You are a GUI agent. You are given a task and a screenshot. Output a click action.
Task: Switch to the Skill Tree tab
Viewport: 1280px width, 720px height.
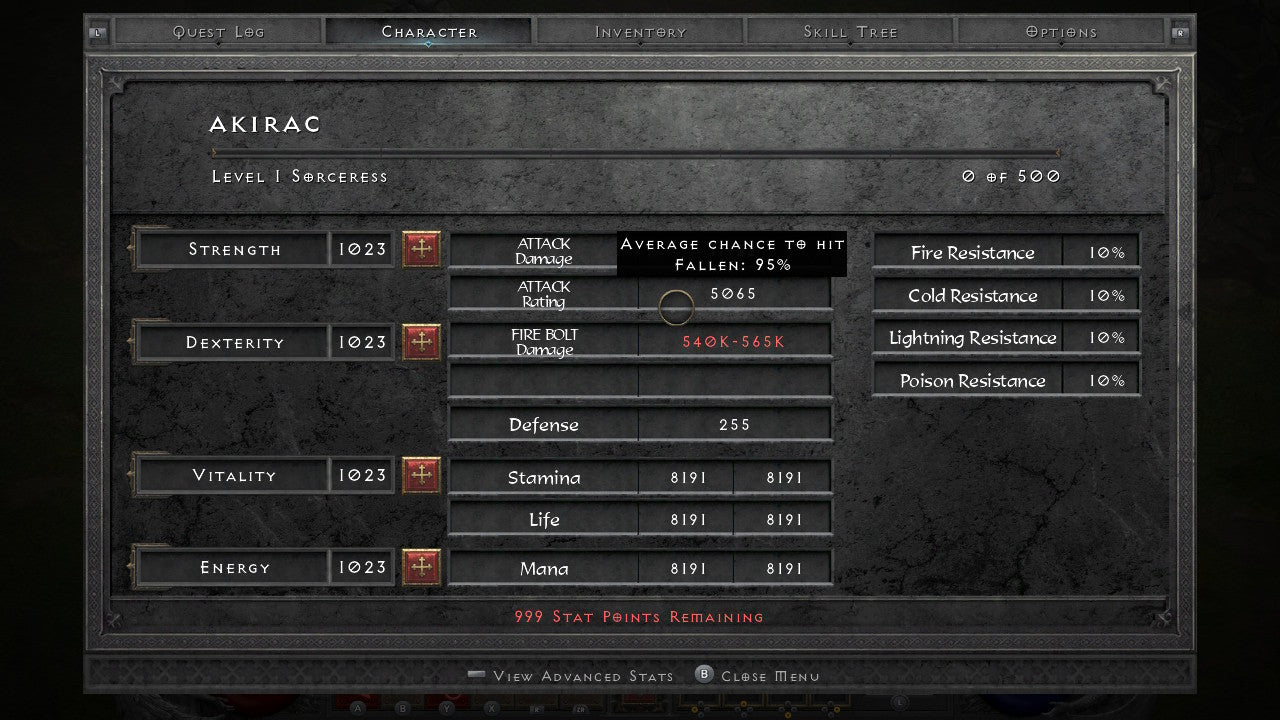(x=849, y=31)
